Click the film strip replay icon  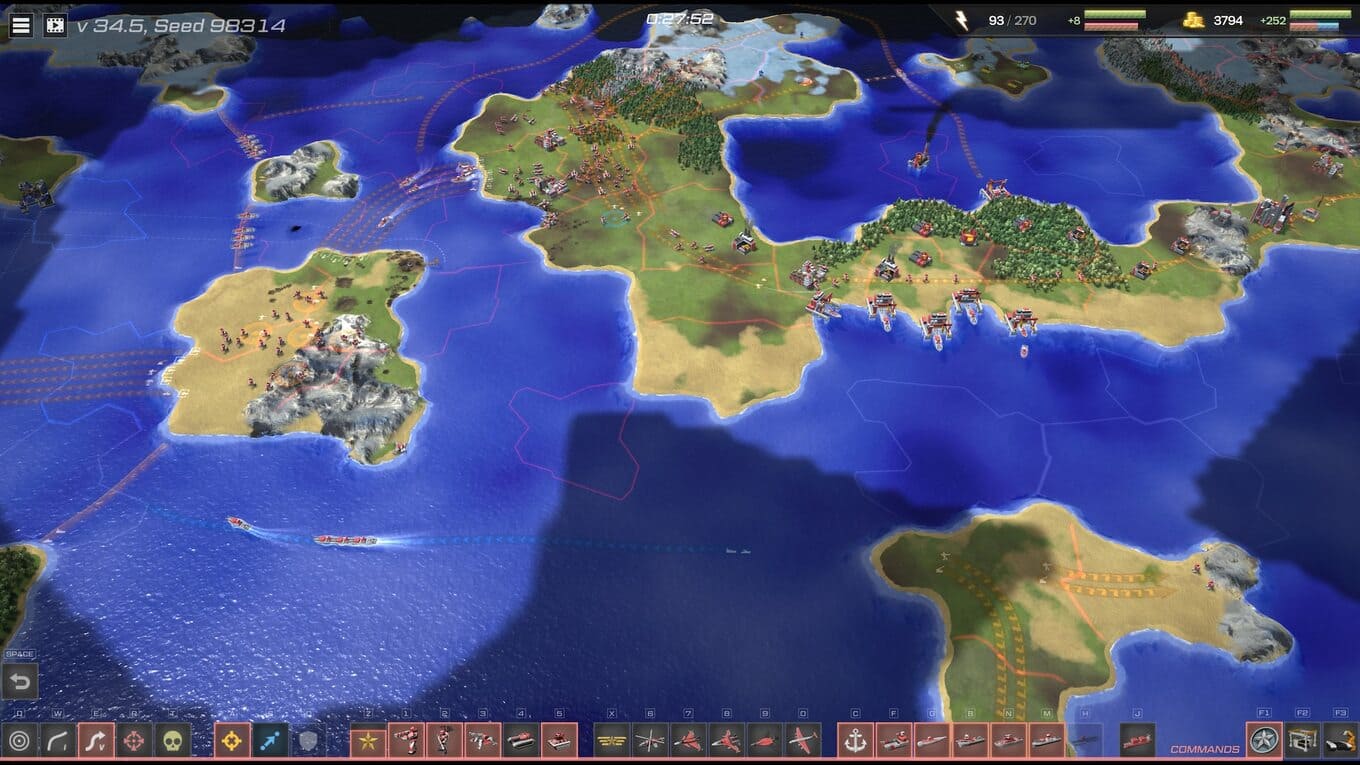pyautogui.click(x=55, y=25)
